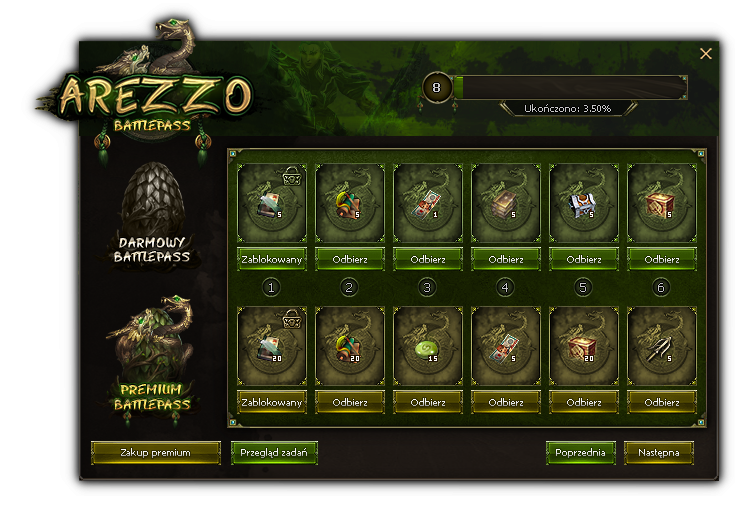Click the premium tier 1 Zablokowany button
754x517 pixels.
pos(272,402)
